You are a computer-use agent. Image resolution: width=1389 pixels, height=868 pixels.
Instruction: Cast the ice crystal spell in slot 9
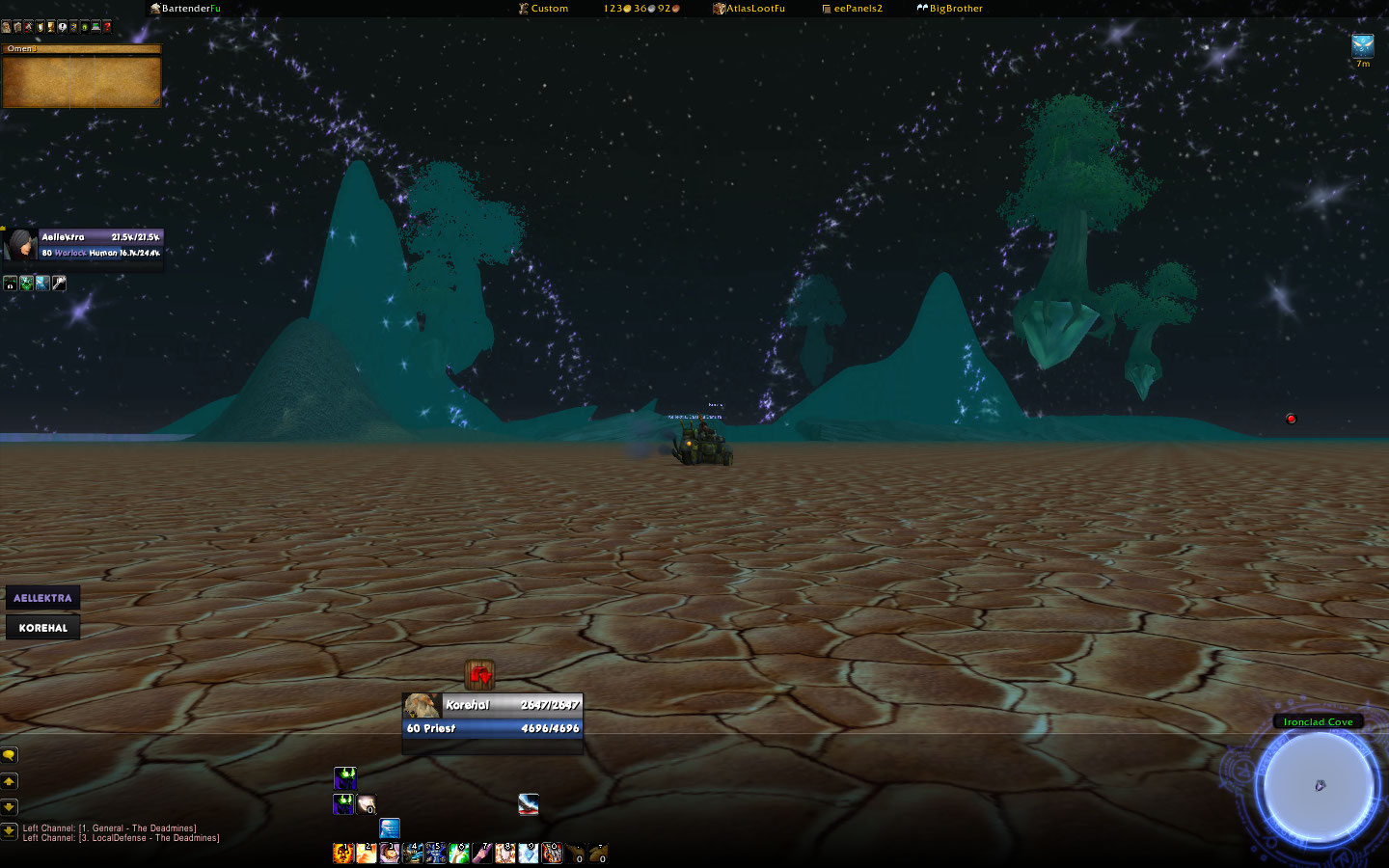[x=528, y=853]
